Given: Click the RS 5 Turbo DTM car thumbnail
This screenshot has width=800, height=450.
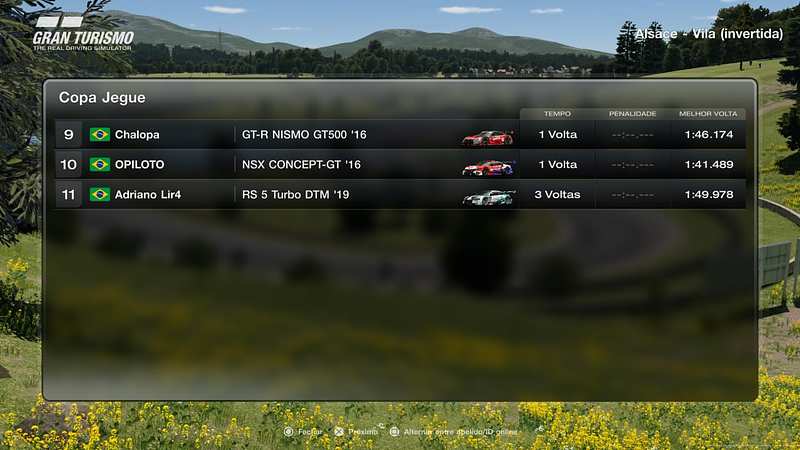Looking at the screenshot, I should tap(487, 196).
